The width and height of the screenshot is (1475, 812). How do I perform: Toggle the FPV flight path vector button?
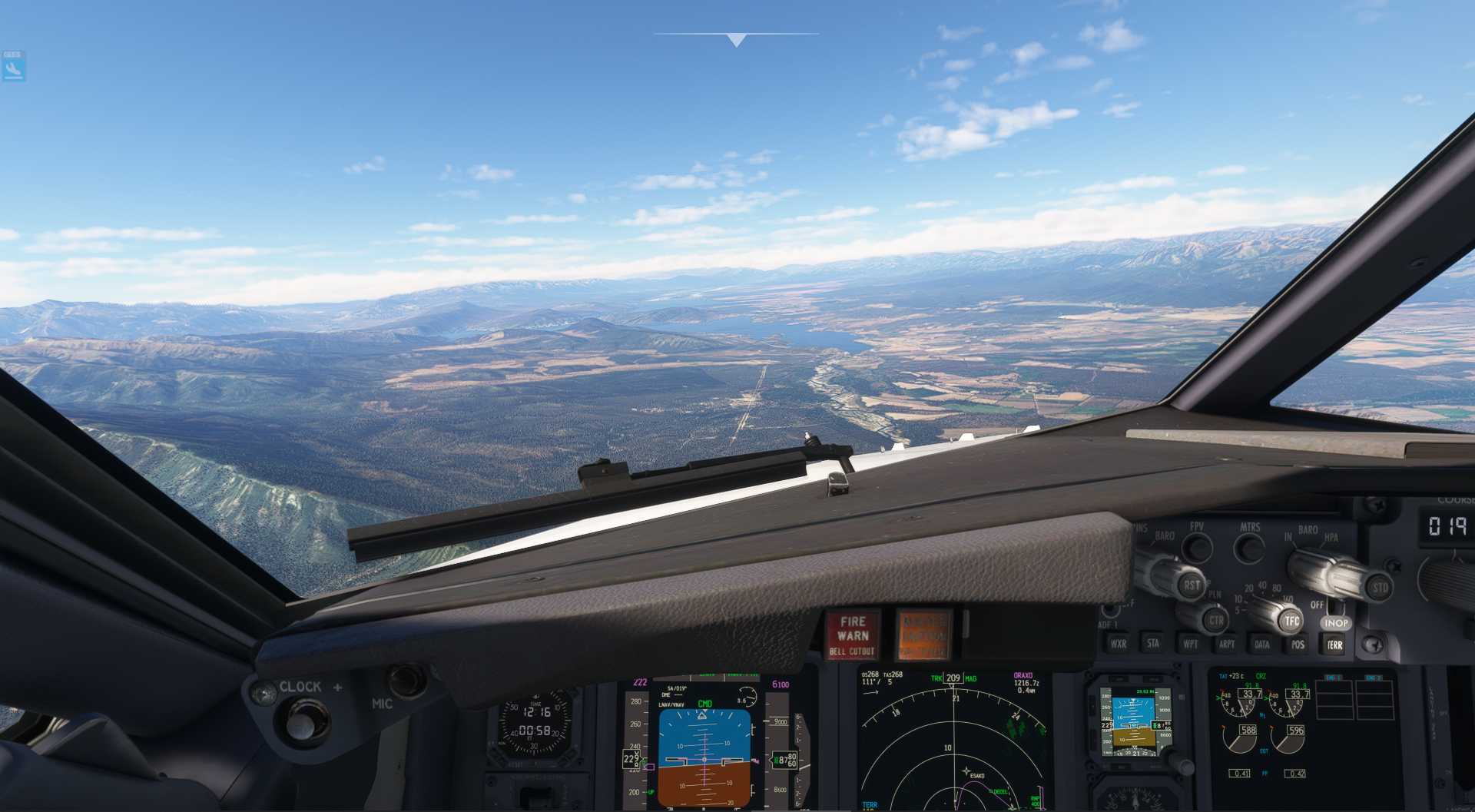click(x=1196, y=548)
